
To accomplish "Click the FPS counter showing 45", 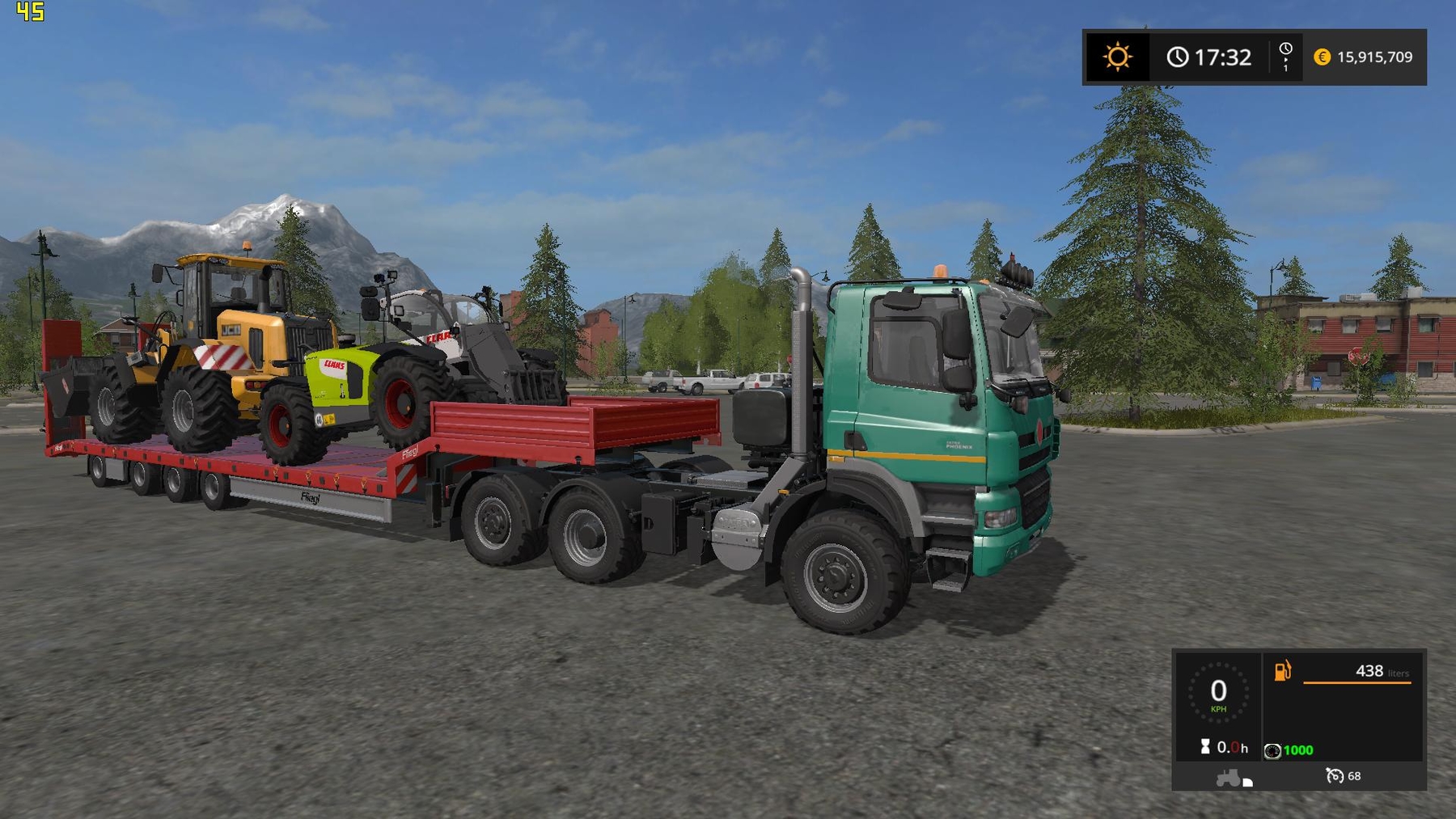I will [31, 12].
